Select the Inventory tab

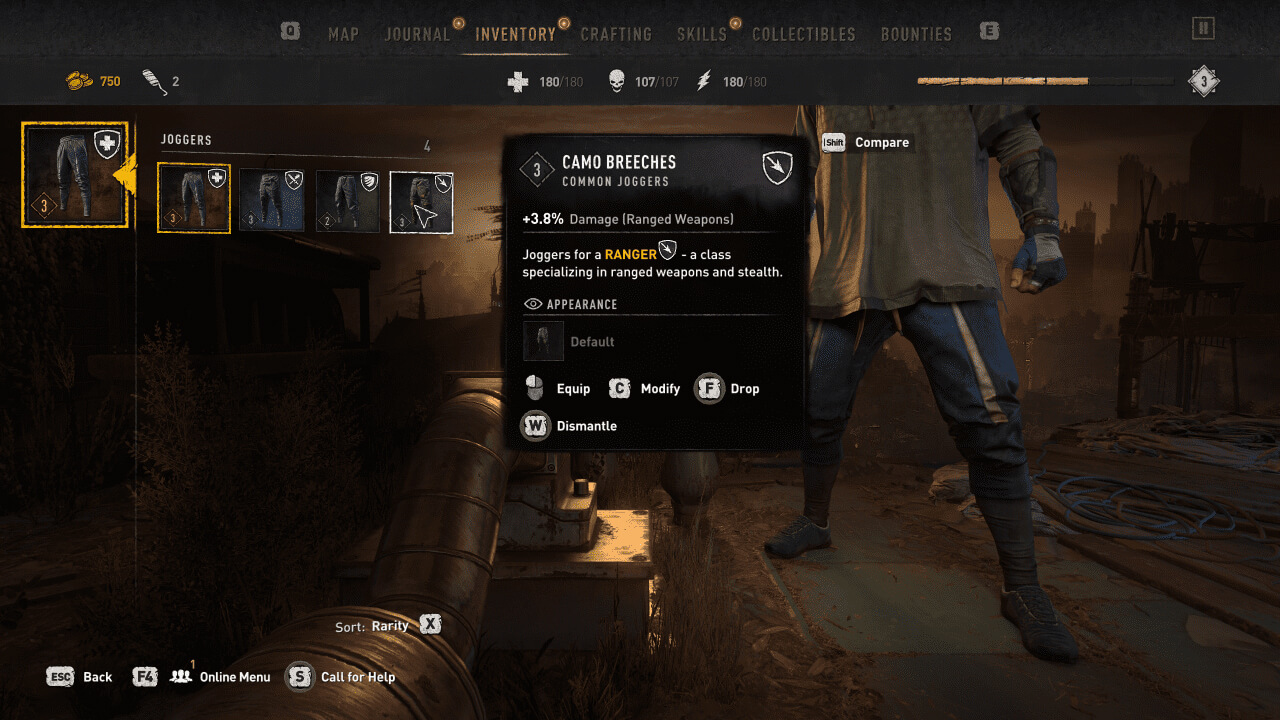click(515, 34)
